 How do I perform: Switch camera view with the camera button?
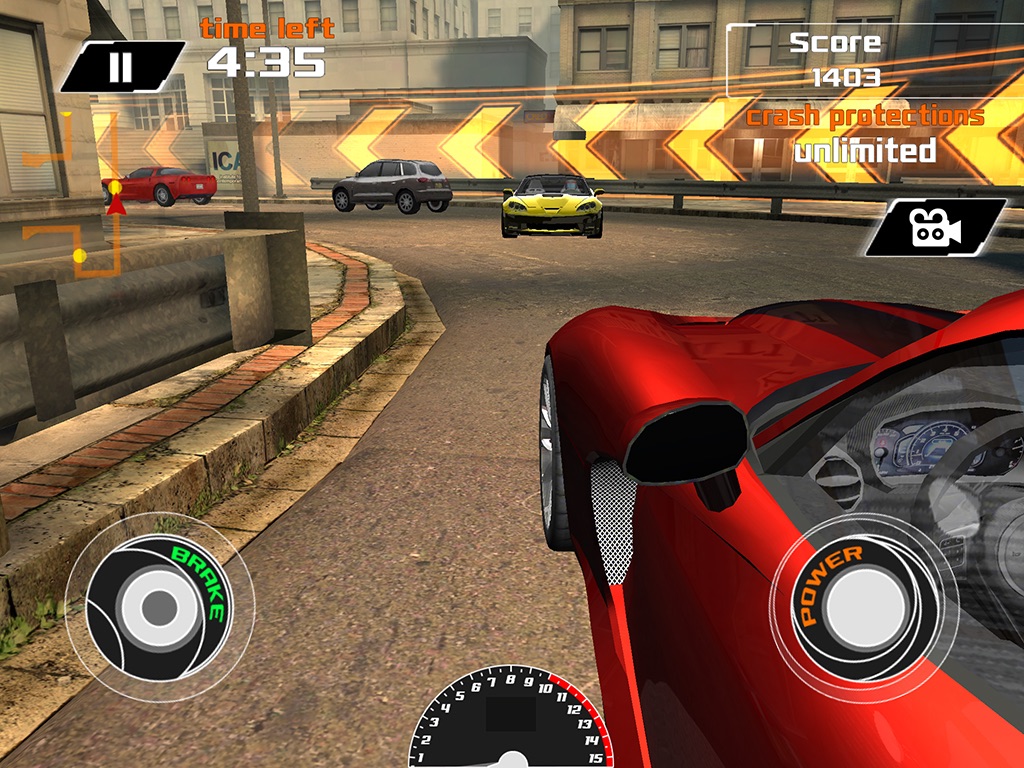coord(935,228)
